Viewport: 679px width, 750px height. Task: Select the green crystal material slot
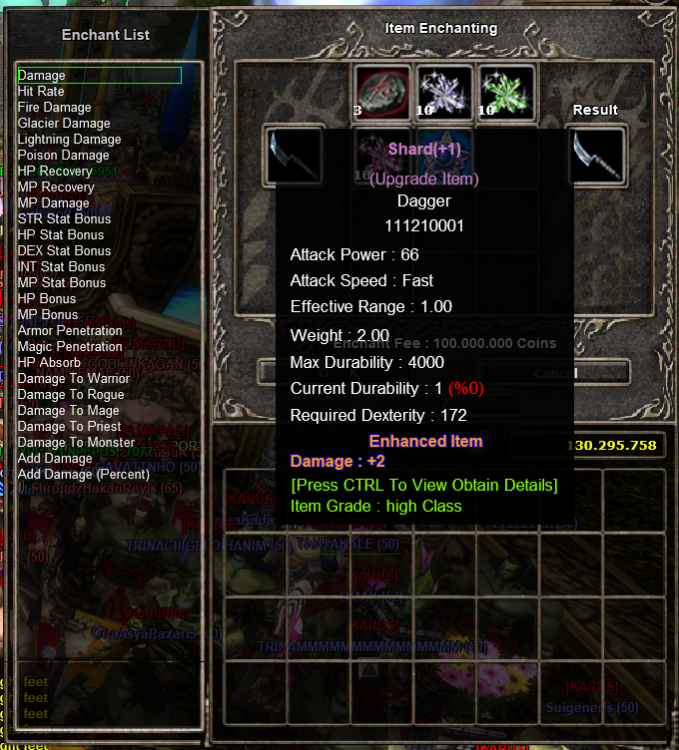[x=506, y=92]
